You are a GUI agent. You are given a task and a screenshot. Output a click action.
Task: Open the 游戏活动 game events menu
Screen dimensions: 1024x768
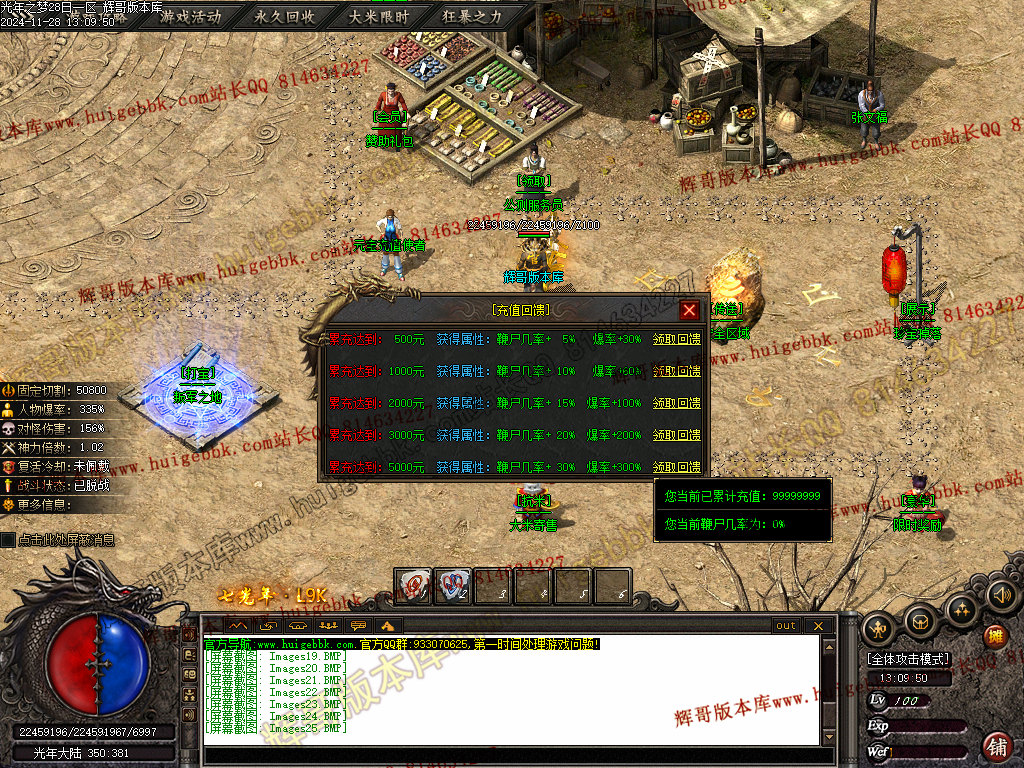[191, 17]
